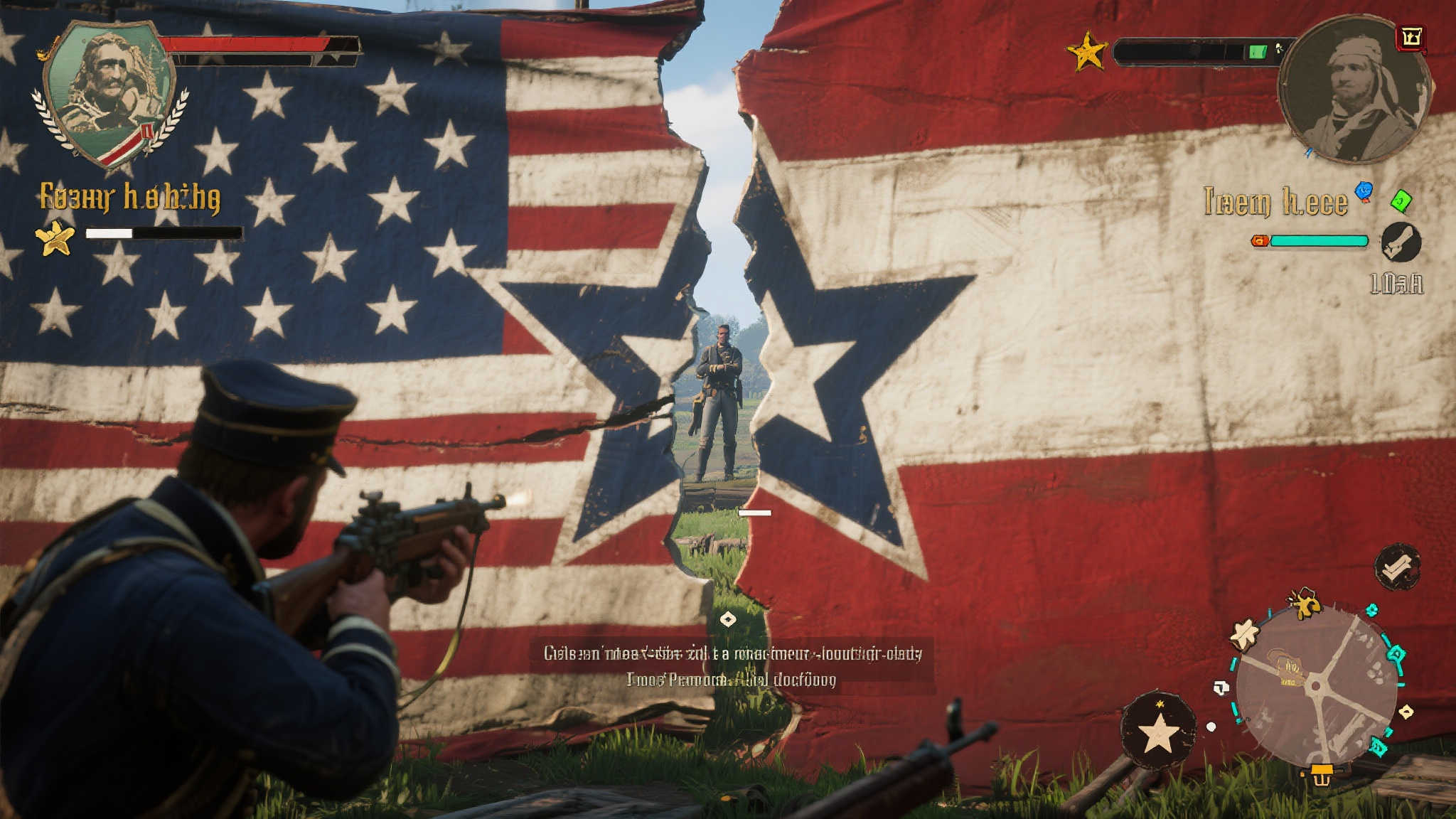The height and width of the screenshot is (819, 1456).
Task: Select the round dark weapon icon
Action: pyautogui.click(x=1401, y=242)
